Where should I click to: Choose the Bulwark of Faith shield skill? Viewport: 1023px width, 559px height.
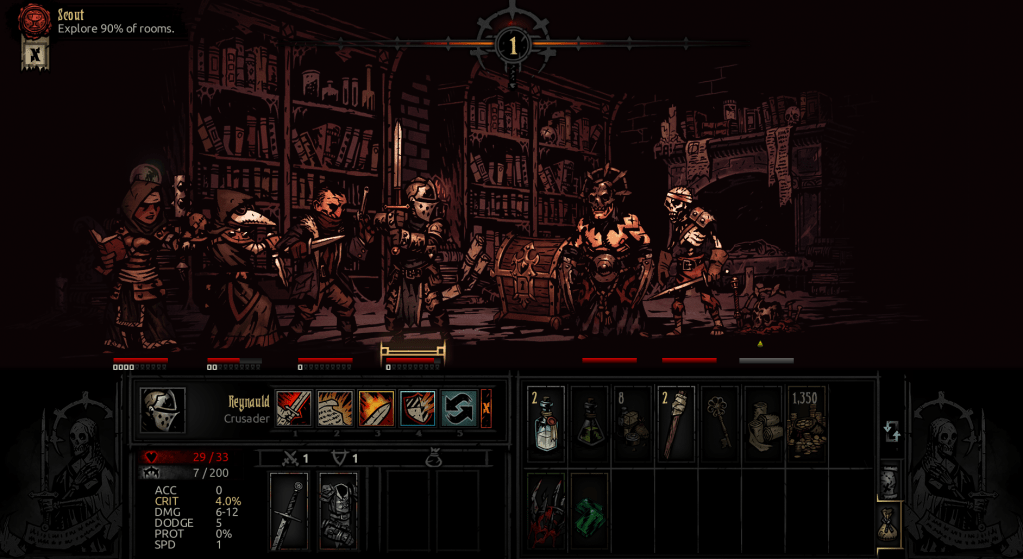pos(417,408)
